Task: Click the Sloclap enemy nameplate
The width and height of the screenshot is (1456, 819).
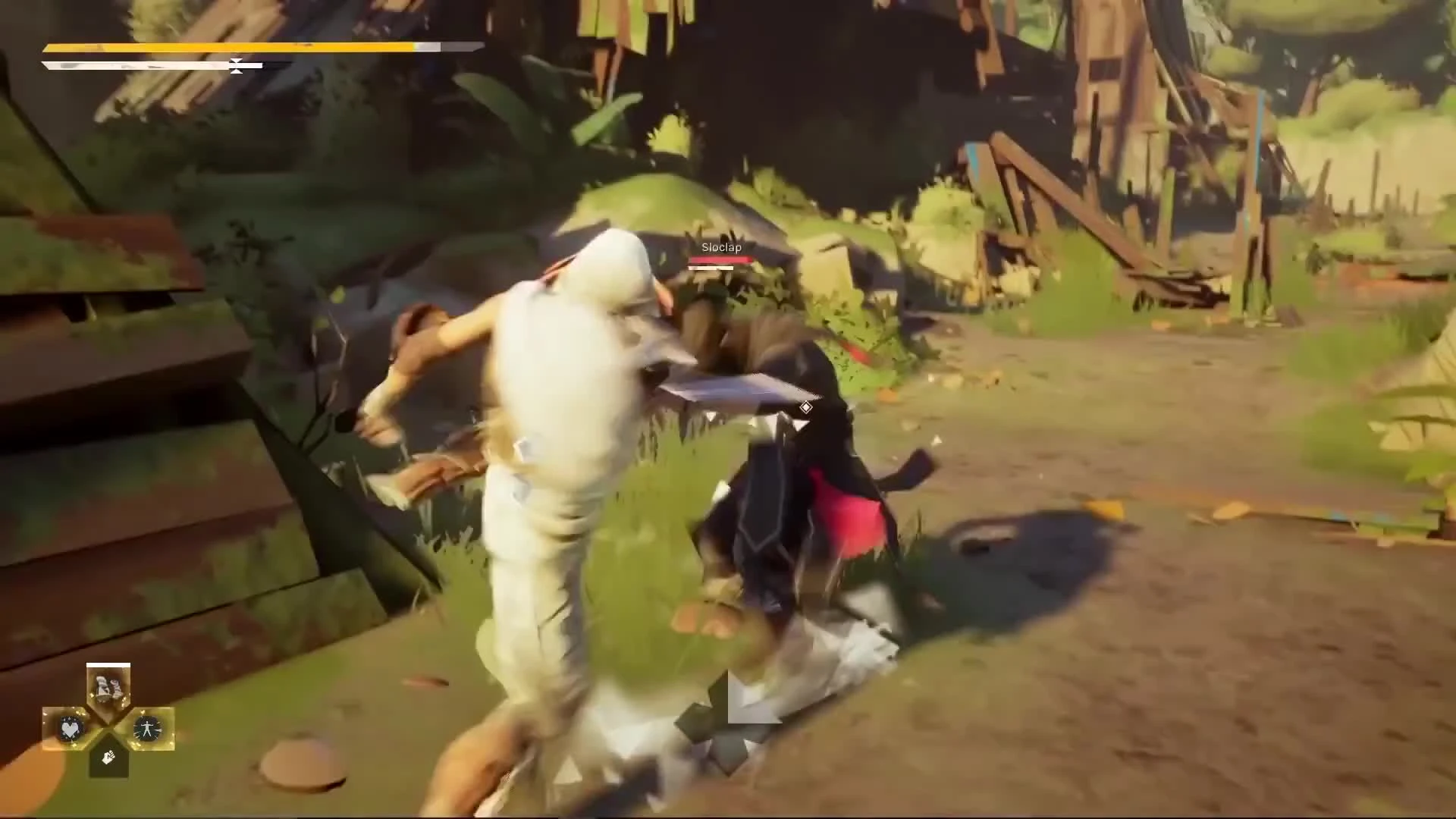Action: coord(720,246)
